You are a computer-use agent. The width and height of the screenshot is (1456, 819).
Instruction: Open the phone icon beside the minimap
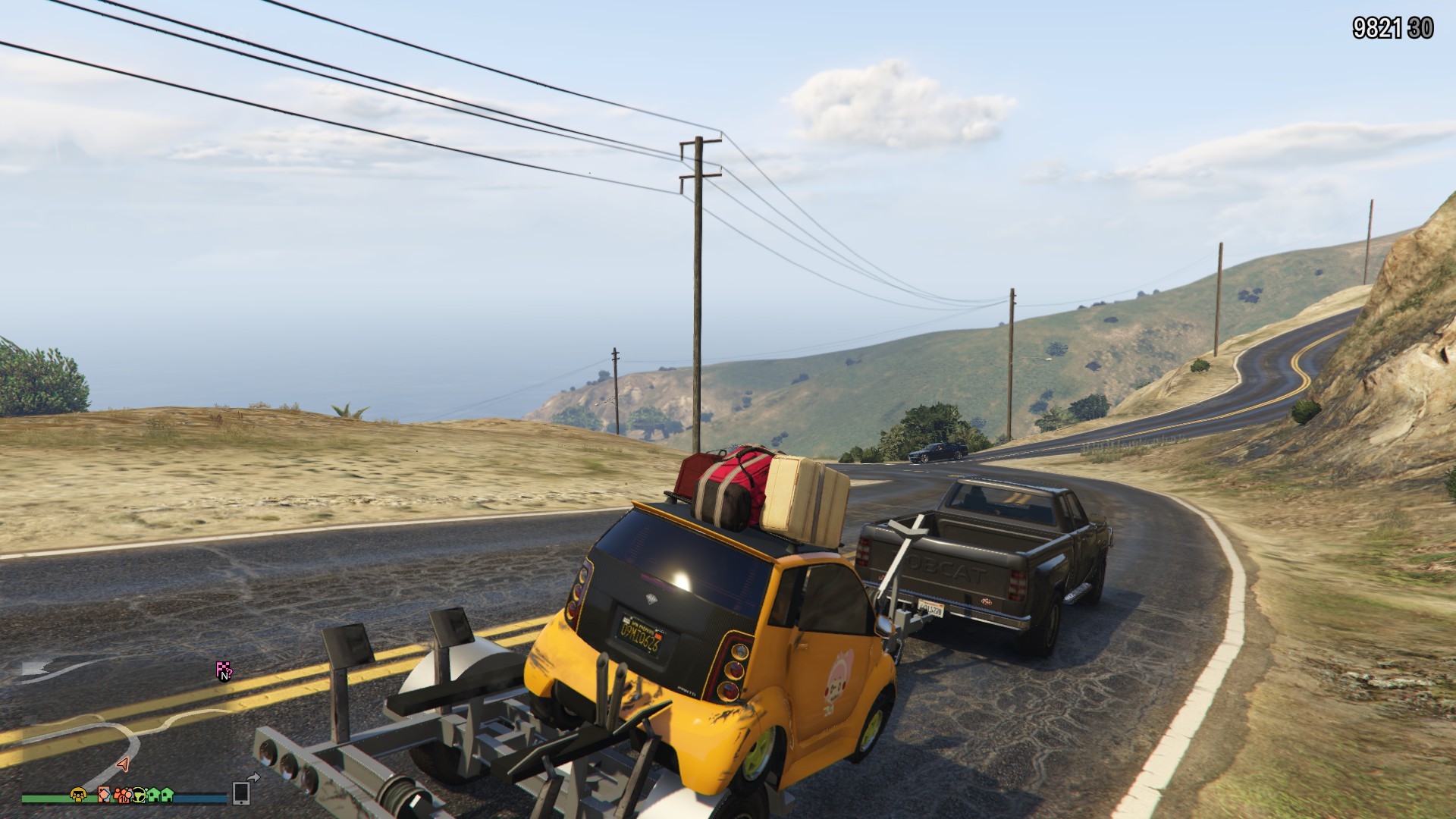242,792
